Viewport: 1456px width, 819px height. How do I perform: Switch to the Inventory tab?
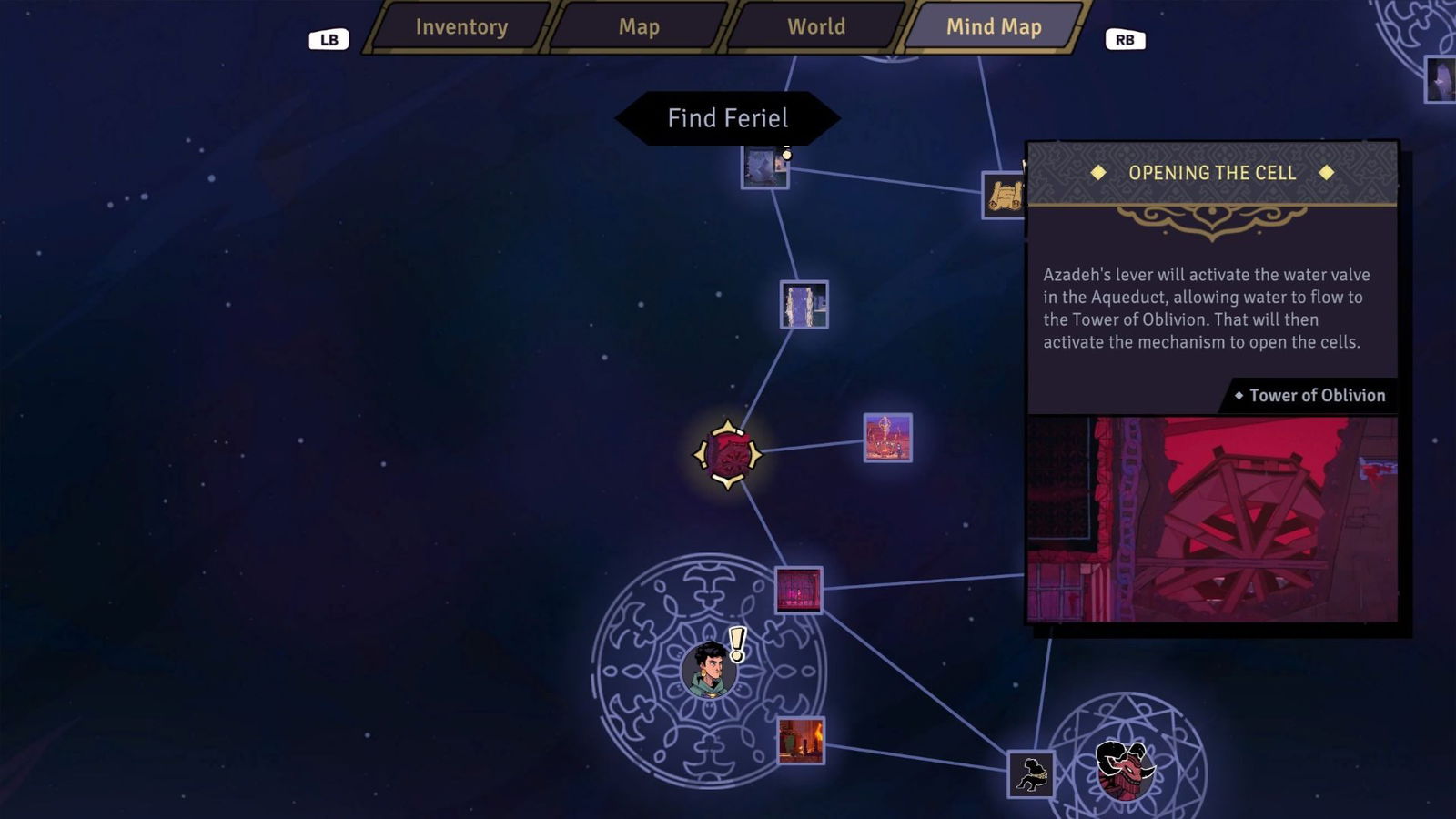[461, 27]
